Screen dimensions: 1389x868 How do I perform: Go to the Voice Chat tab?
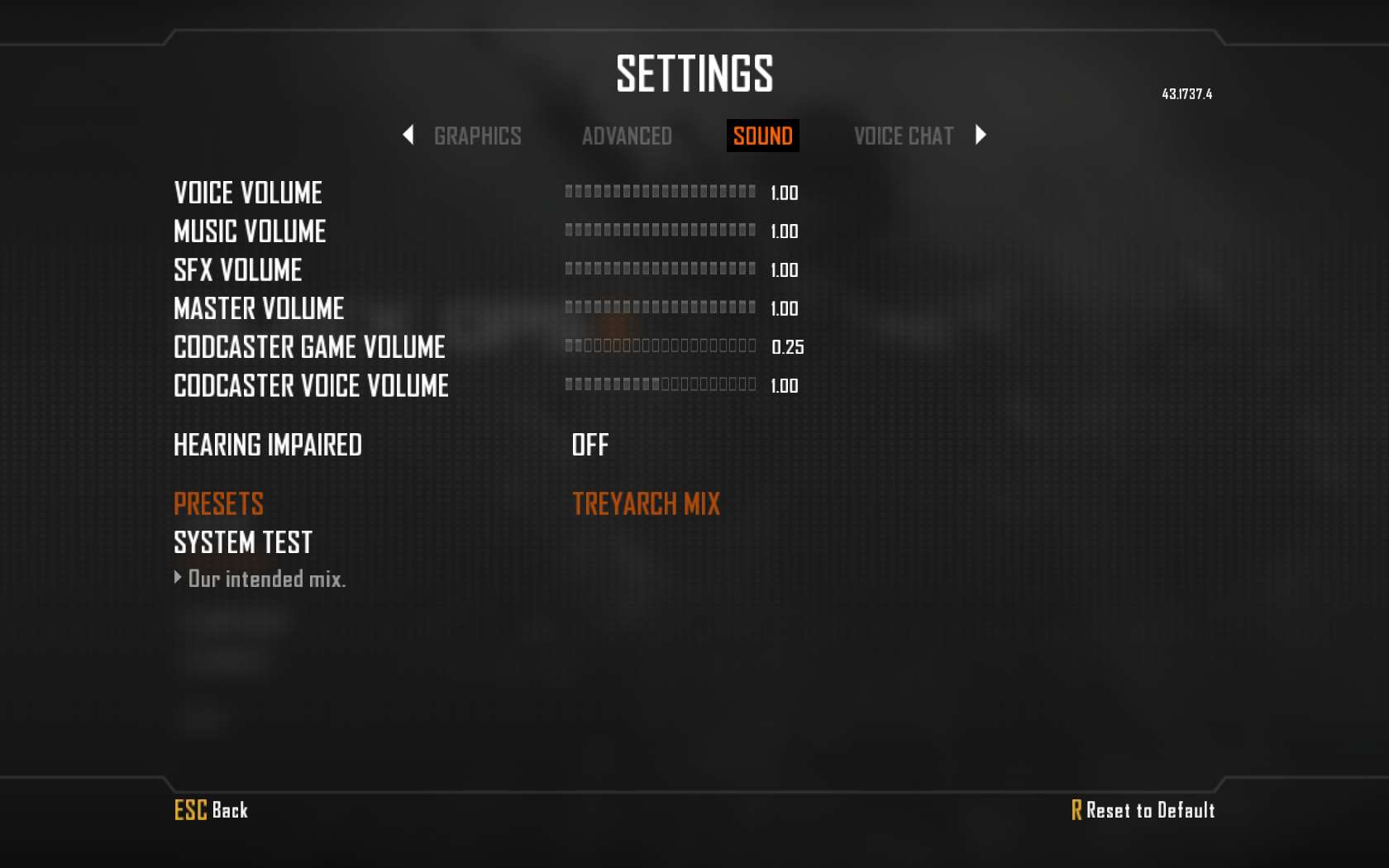tap(903, 136)
